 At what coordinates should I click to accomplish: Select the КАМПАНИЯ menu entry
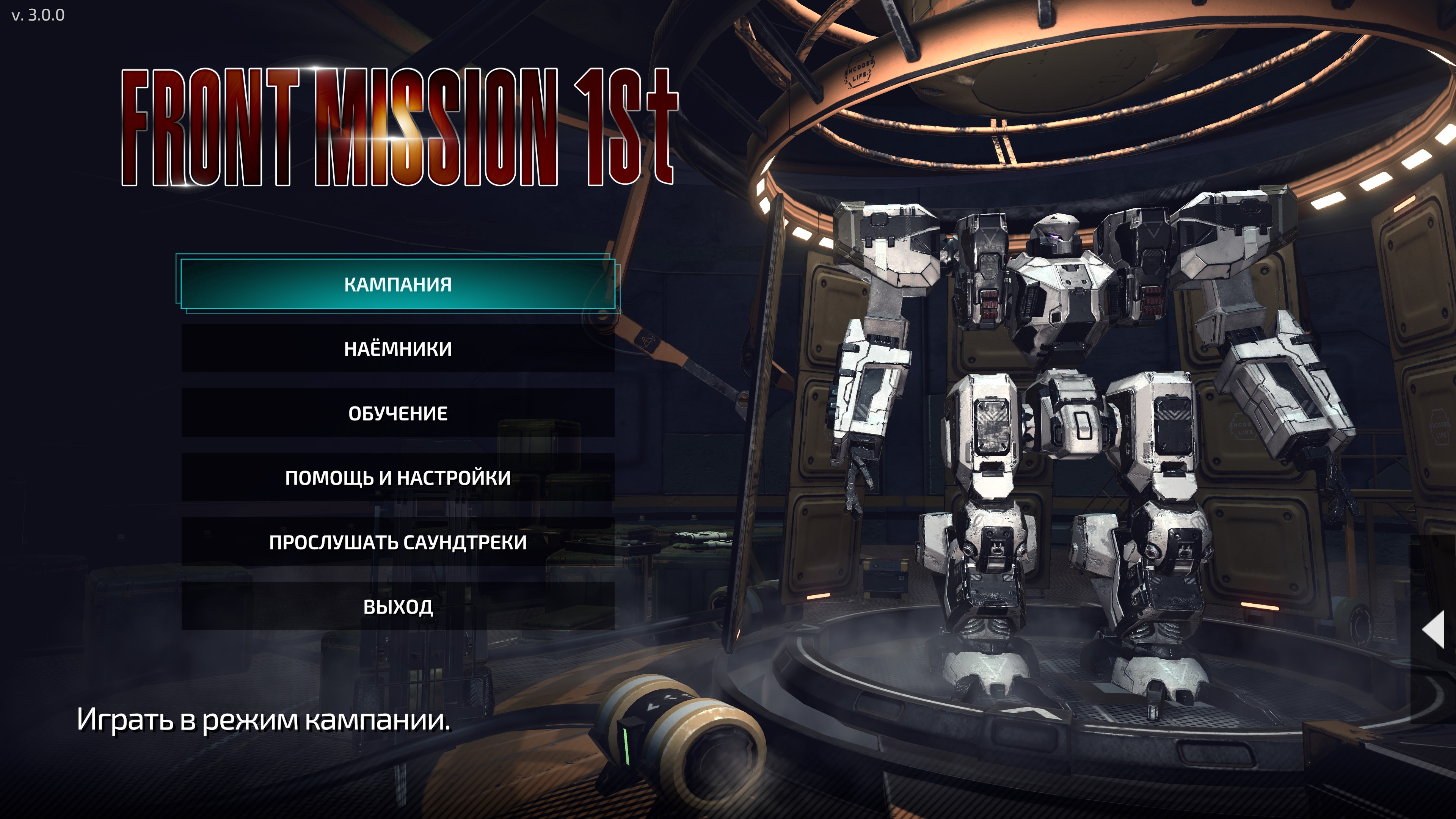click(x=397, y=284)
